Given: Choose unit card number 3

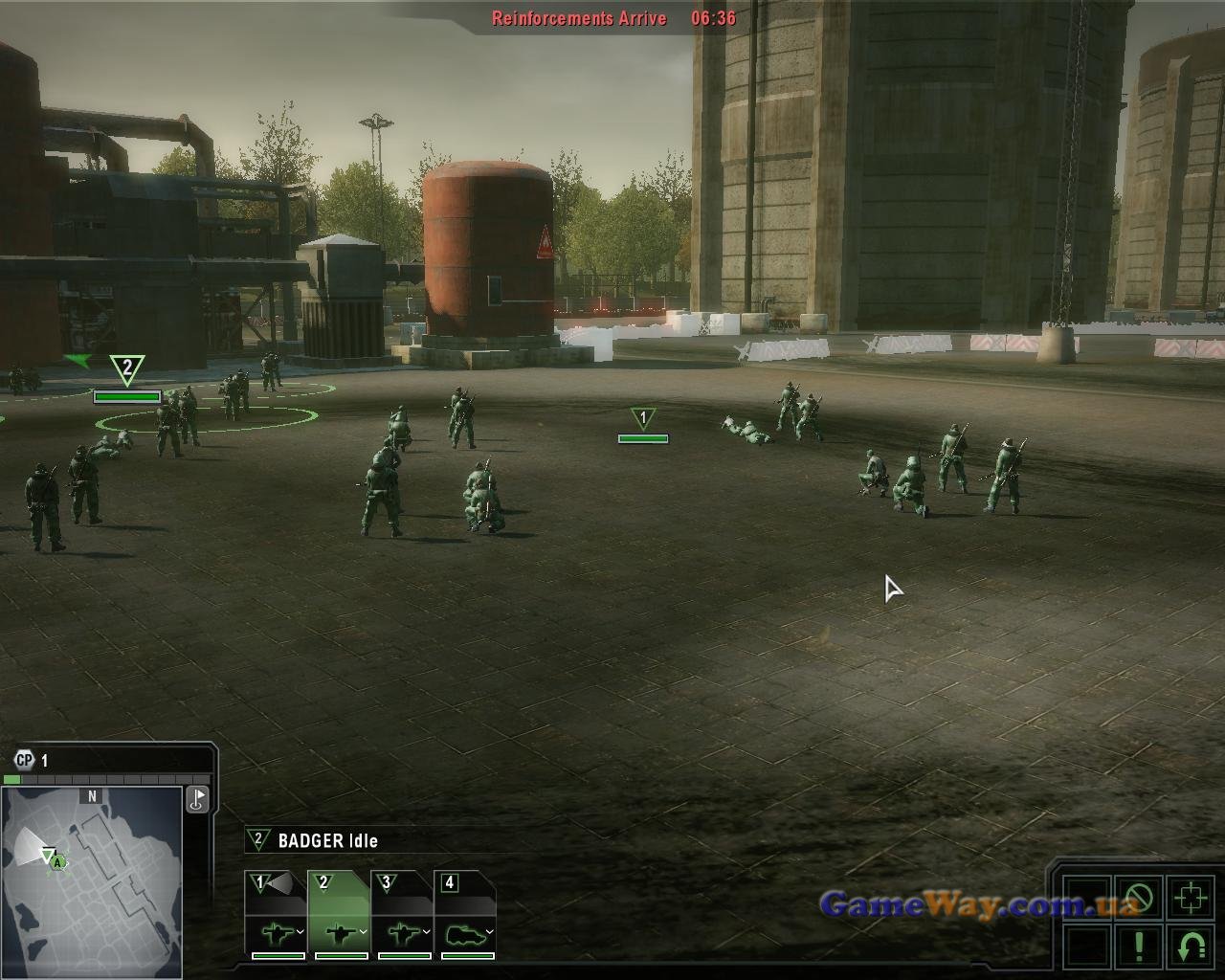Looking at the screenshot, I should [x=402, y=914].
